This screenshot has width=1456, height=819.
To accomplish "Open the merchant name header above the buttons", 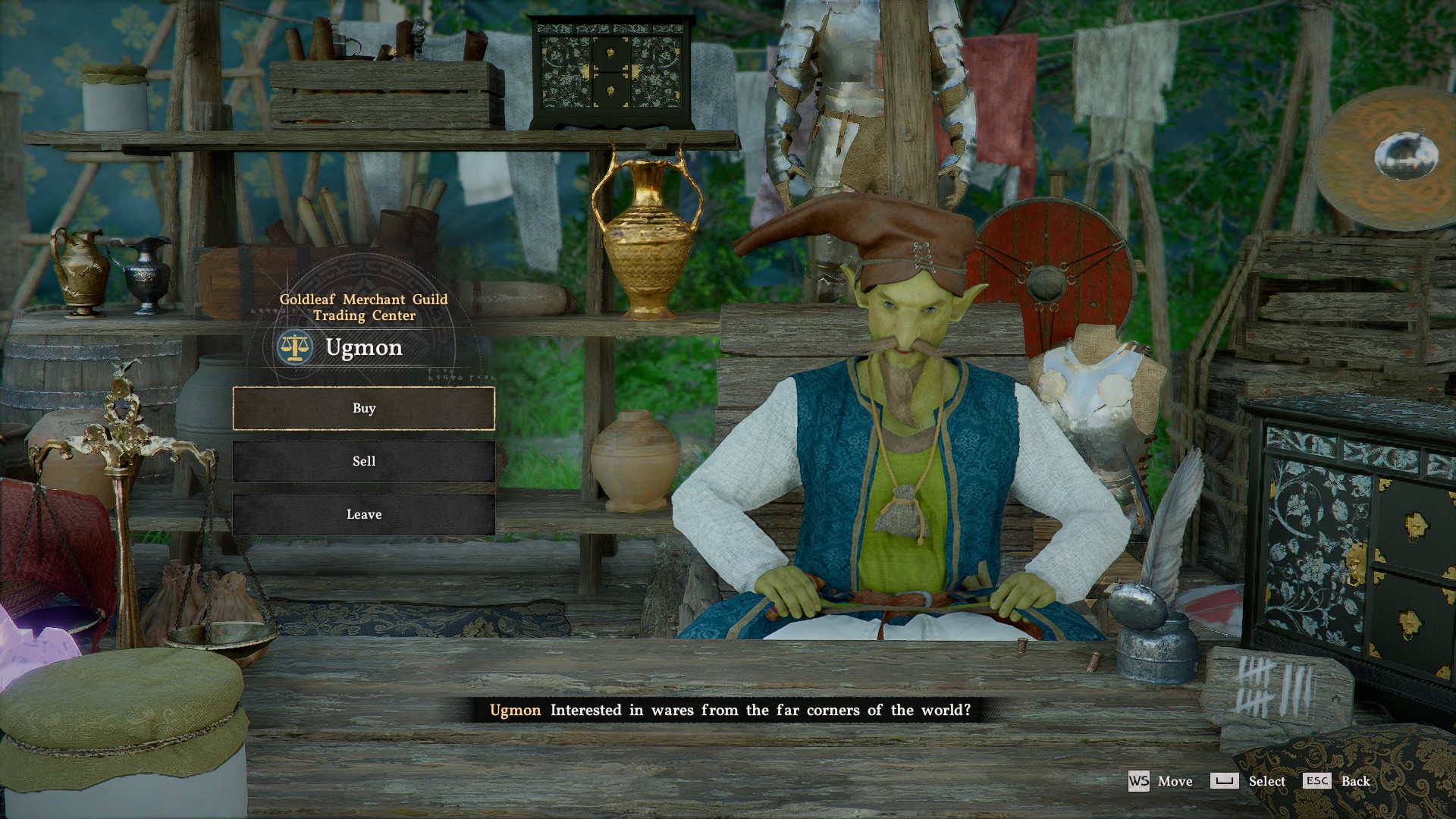I will coord(364,347).
